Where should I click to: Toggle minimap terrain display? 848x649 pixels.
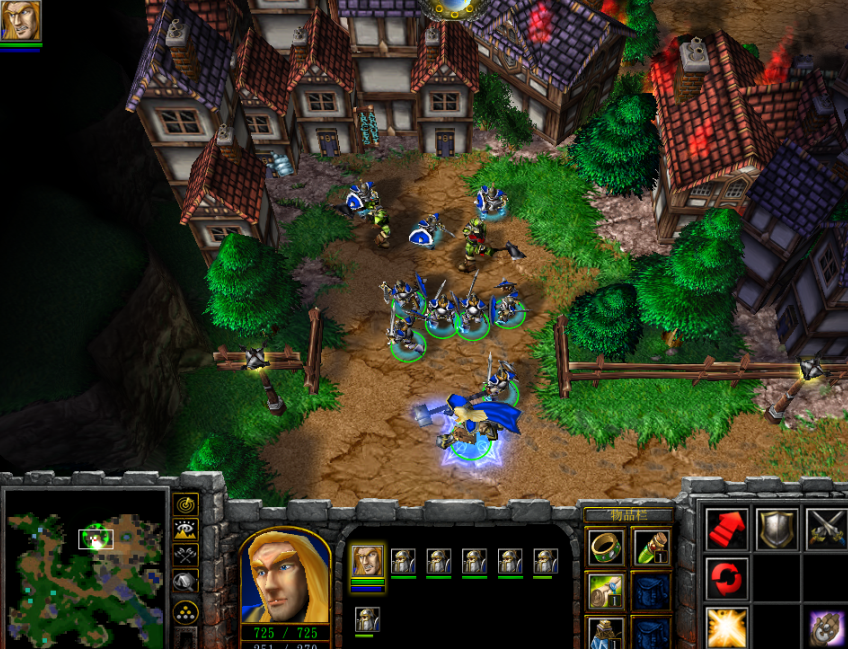[x=185, y=530]
